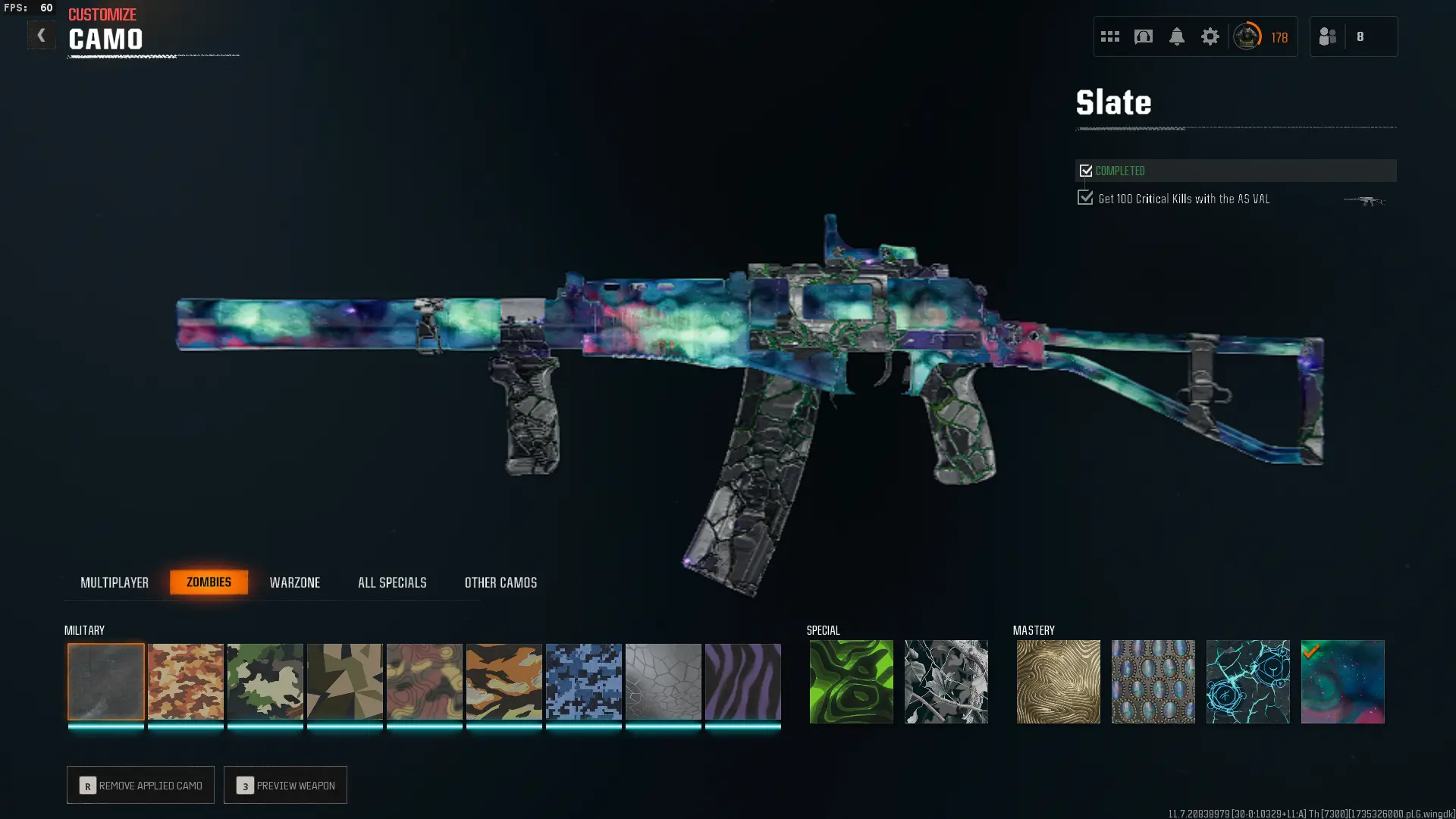Image resolution: width=1456 pixels, height=819 pixels.
Task: Pick the green woodland camo swatch
Action: coord(265,681)
